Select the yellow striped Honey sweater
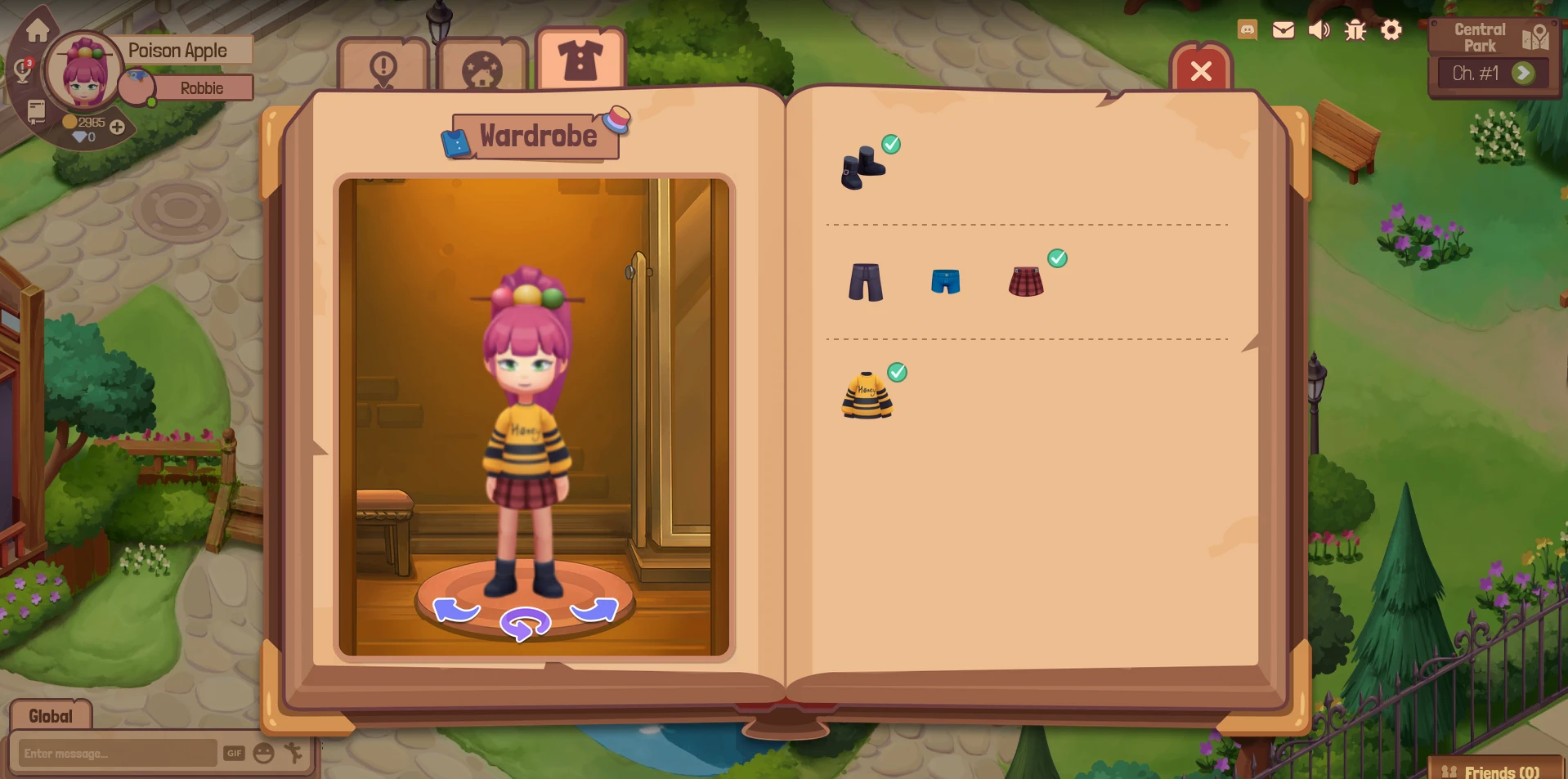The width and height of the screenshot is (1568, 779). point(867,396)
